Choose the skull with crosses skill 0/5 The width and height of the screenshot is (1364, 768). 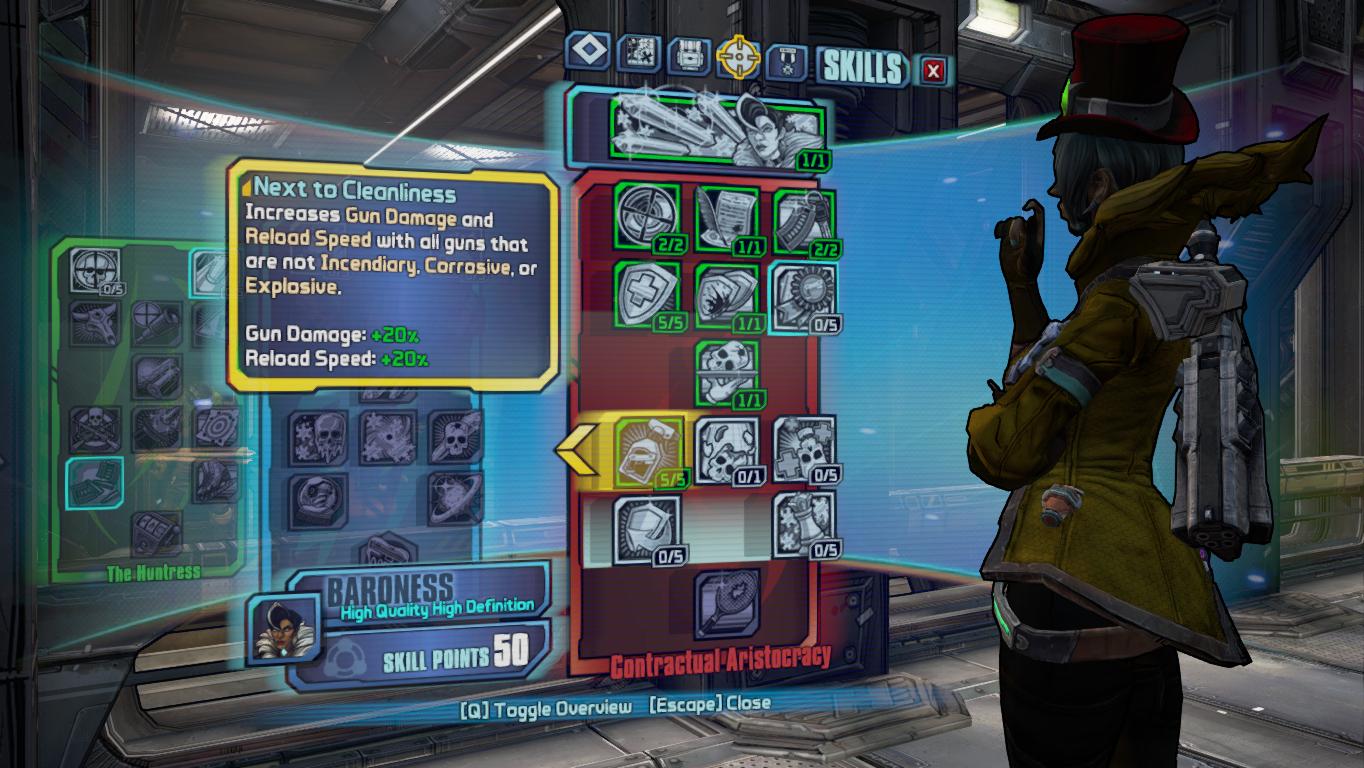pos(804,449)
